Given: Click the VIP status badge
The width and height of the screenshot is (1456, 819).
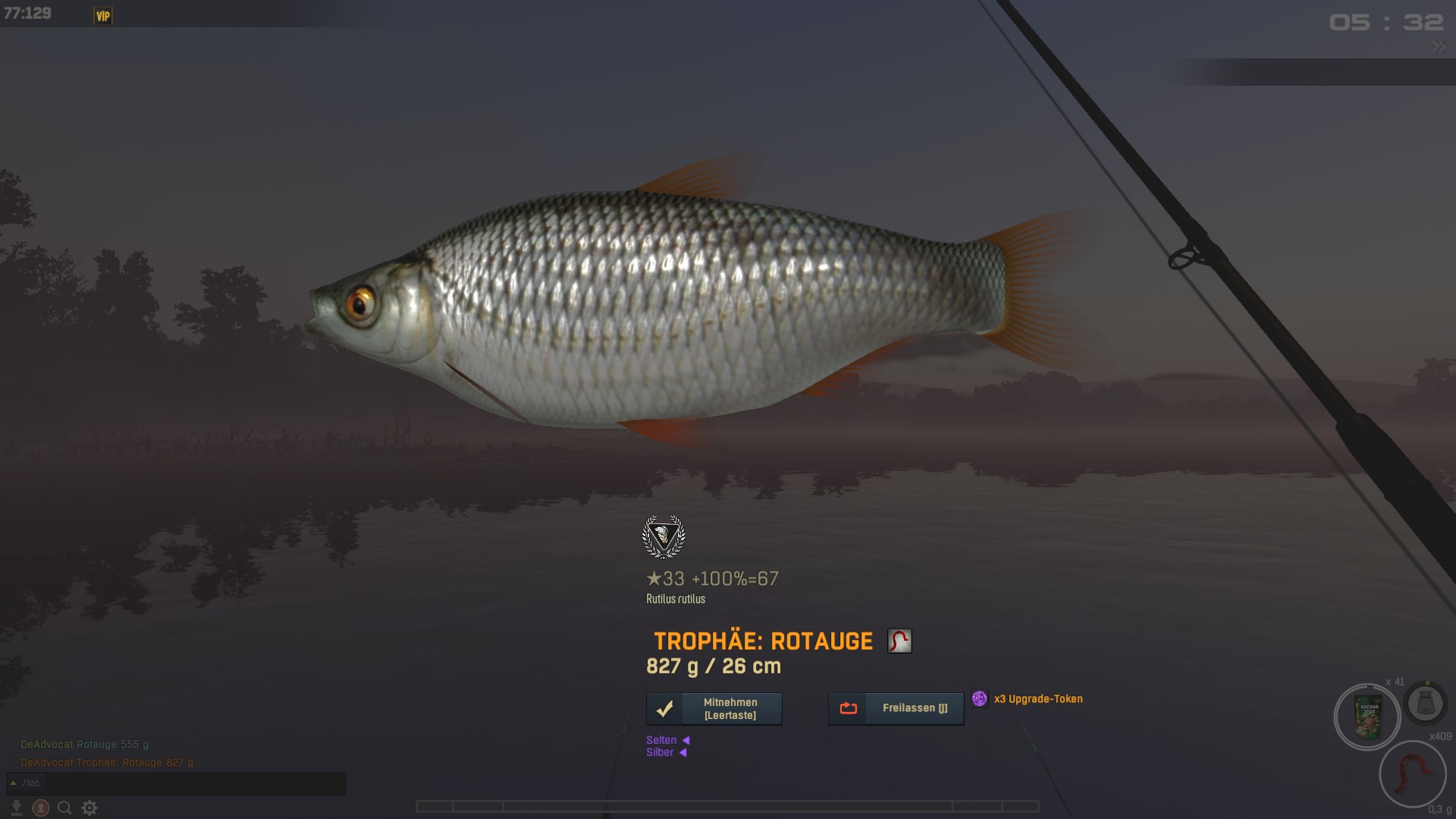Looking at the screenshot, I should (103, 16).
